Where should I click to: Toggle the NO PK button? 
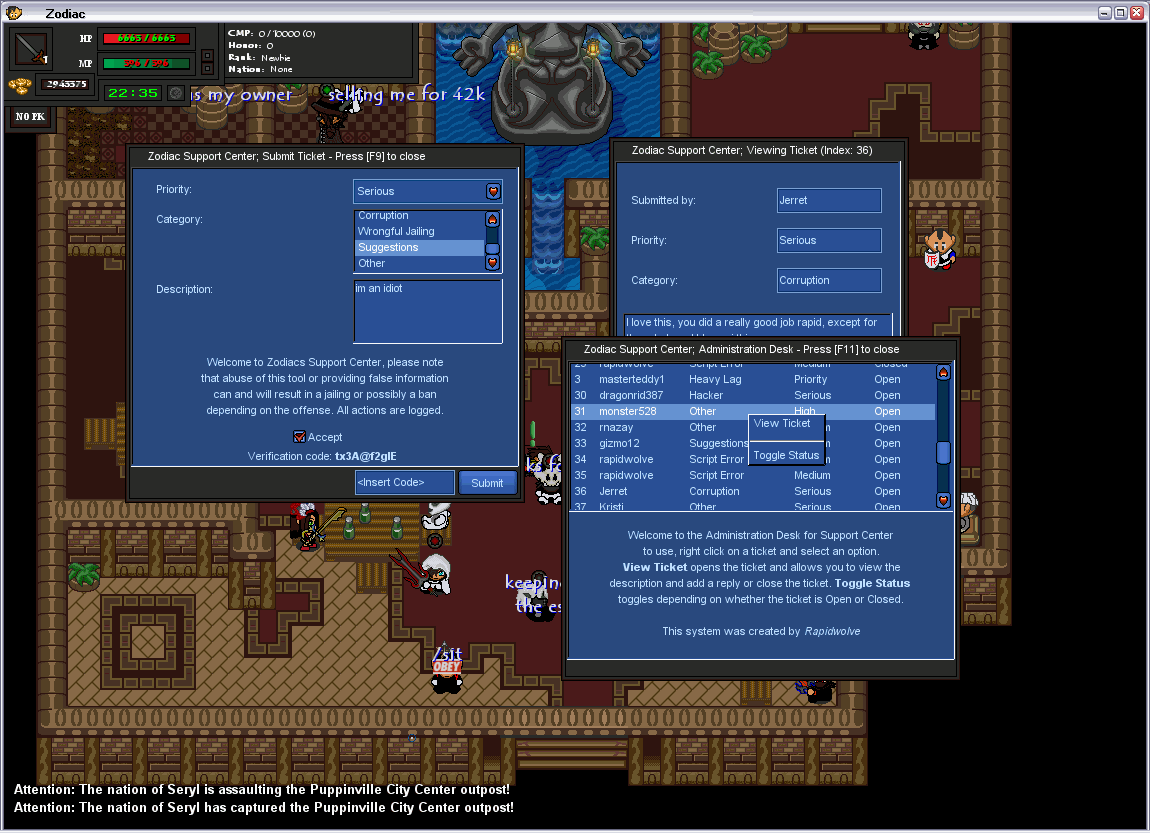[x=29, y=117]
